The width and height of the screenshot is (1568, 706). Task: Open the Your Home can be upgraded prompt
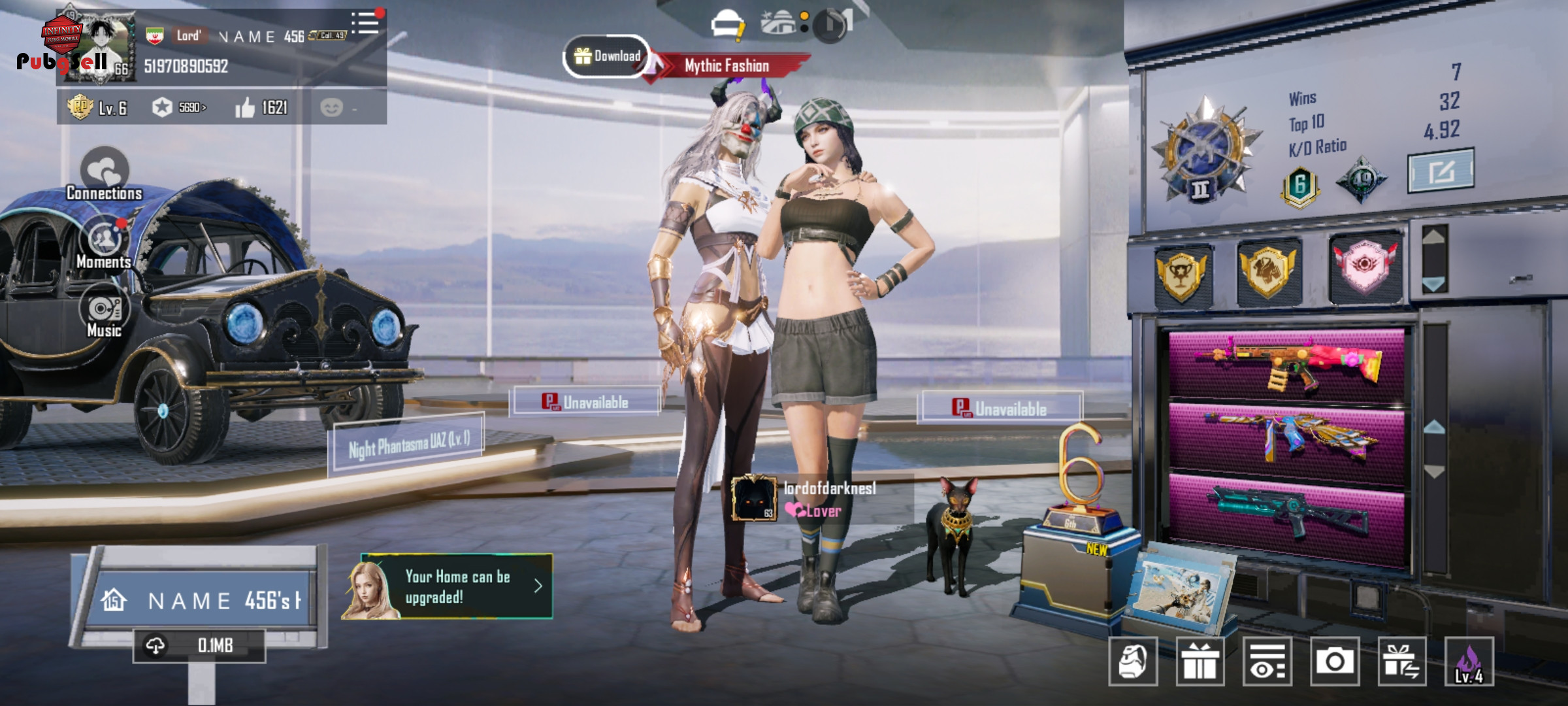click(457, 586)
